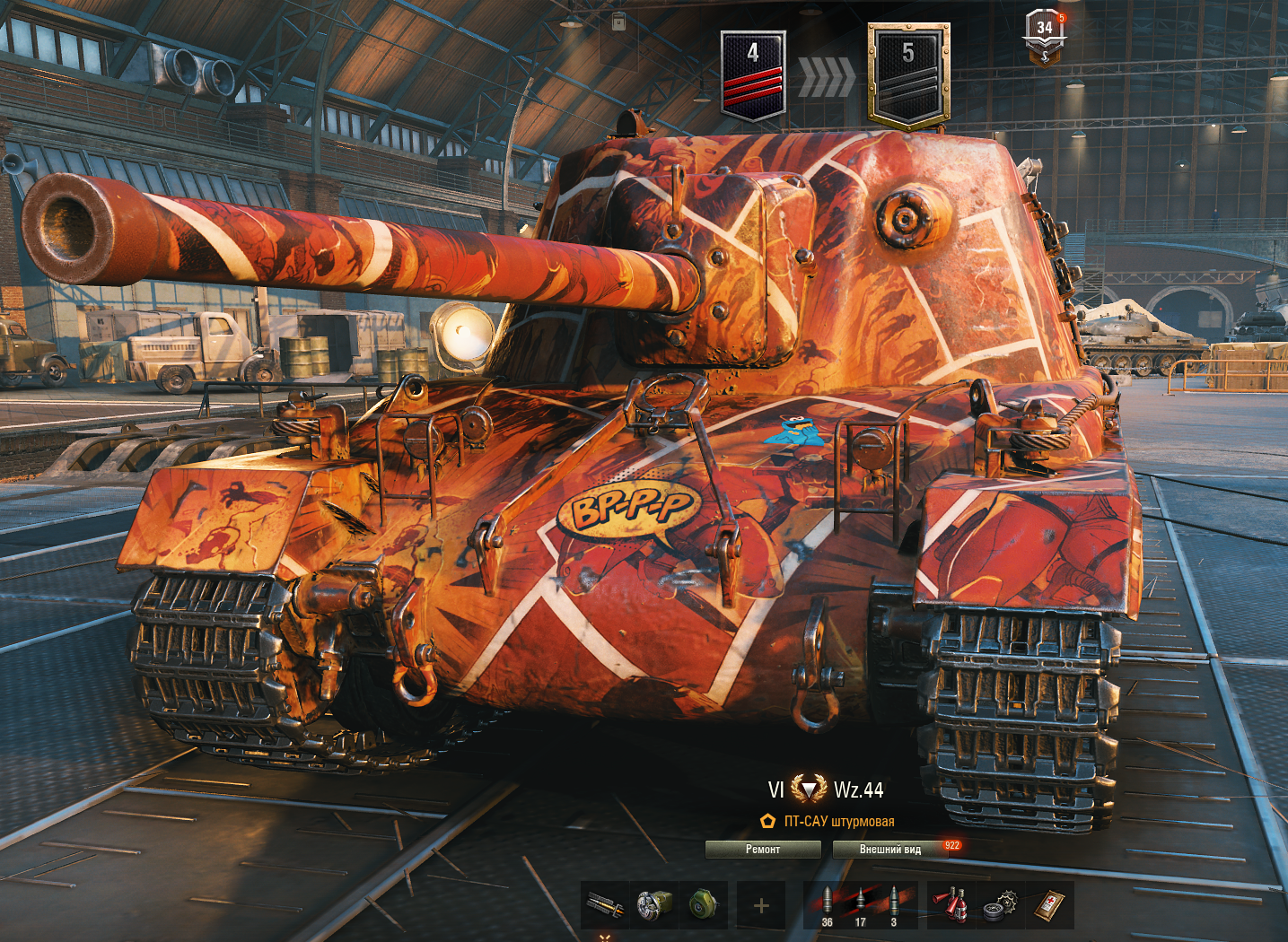Image resolution: width=1288 pixels, height=942 pixels.
Task: Select the green ventilation equipment slot
Action: click(703, 905)
